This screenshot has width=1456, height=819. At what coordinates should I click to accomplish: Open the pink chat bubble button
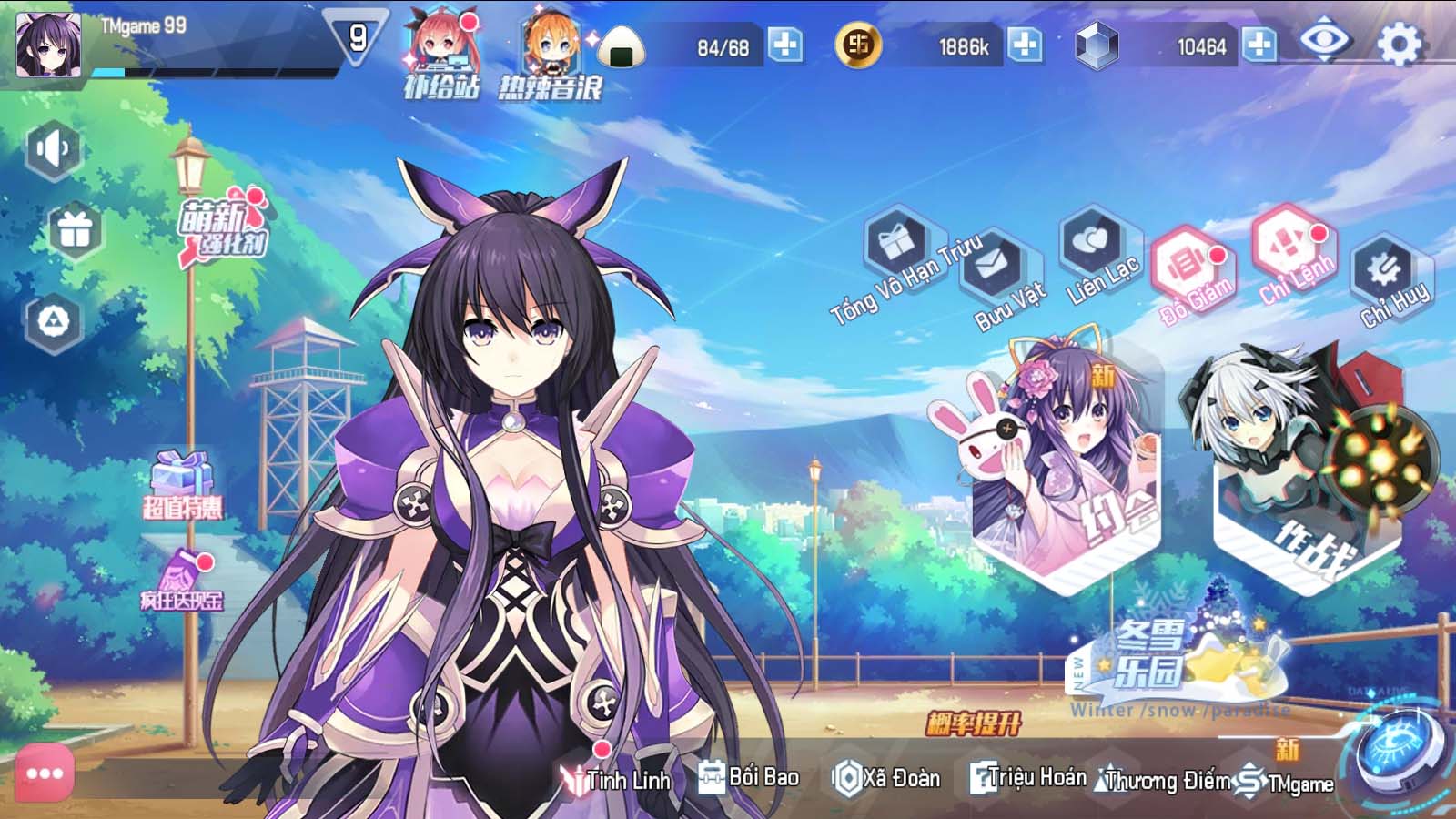coord(44,773)
